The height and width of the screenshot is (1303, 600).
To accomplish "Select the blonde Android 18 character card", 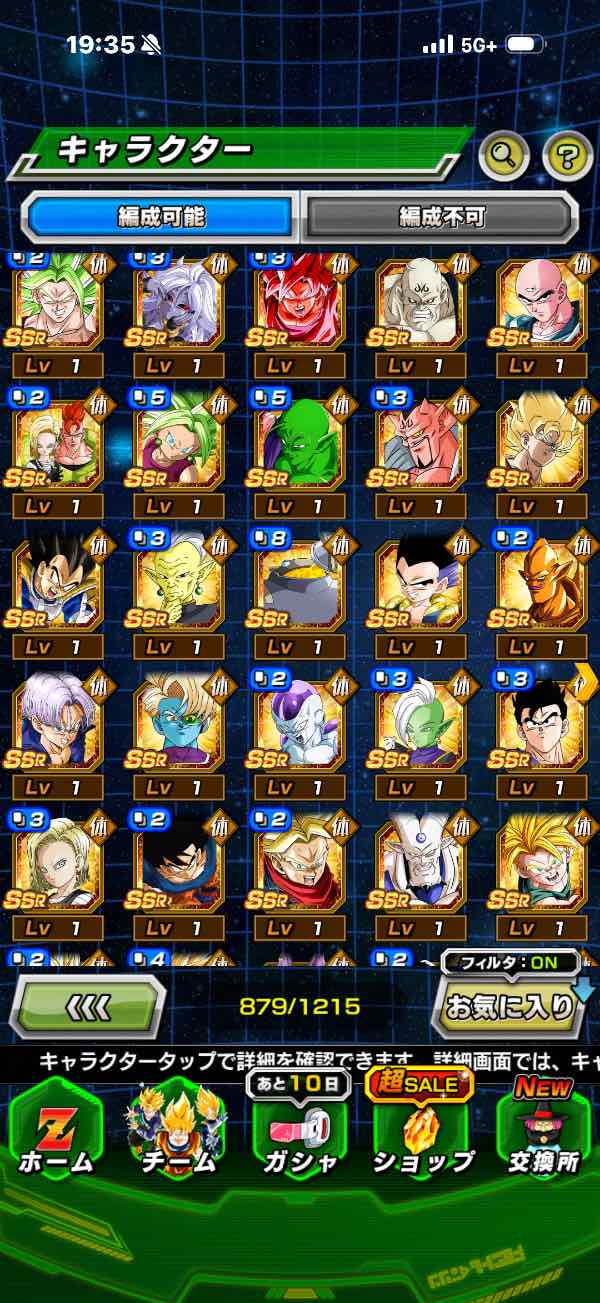I will tap(57, 860).
